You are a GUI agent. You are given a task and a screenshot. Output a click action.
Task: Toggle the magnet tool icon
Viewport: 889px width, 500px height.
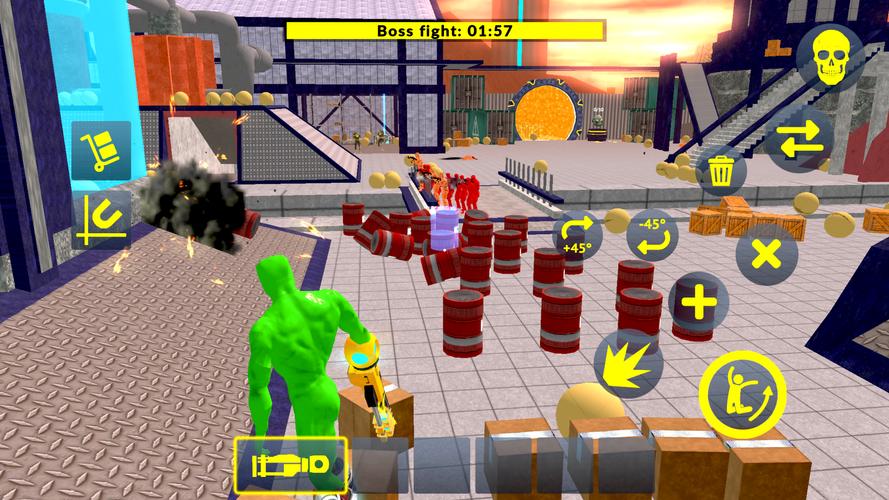[x=101, y=221]
